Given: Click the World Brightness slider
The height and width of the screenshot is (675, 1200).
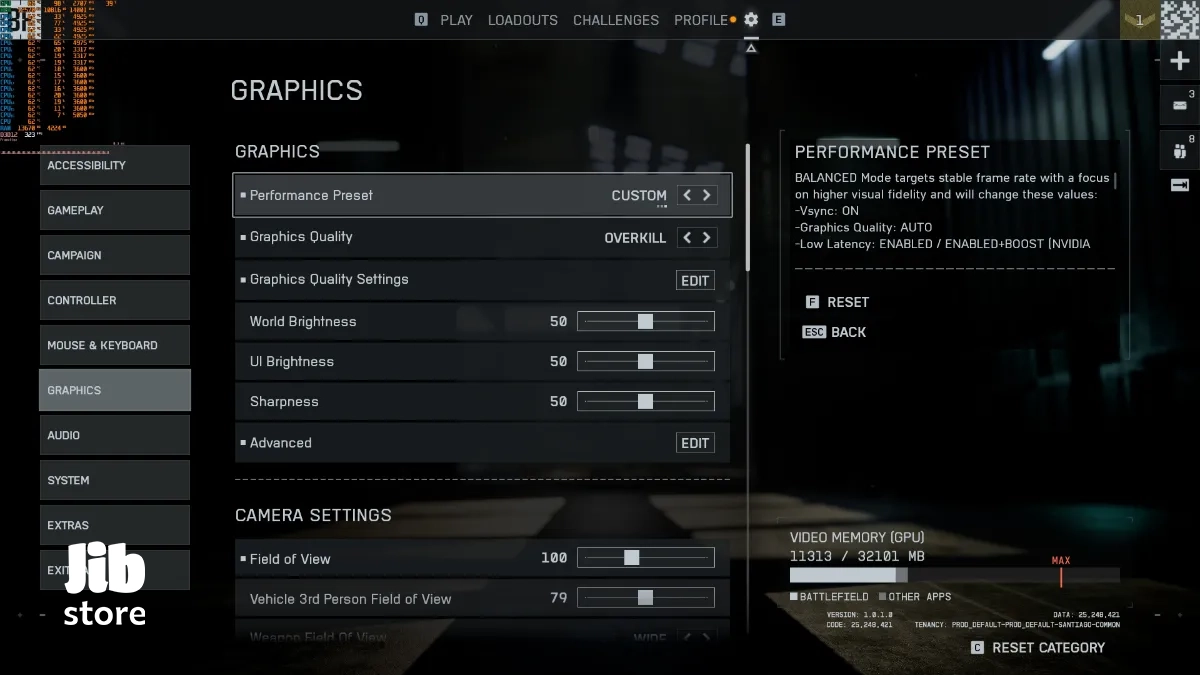Looking at the screenshot, I should 646,322.
